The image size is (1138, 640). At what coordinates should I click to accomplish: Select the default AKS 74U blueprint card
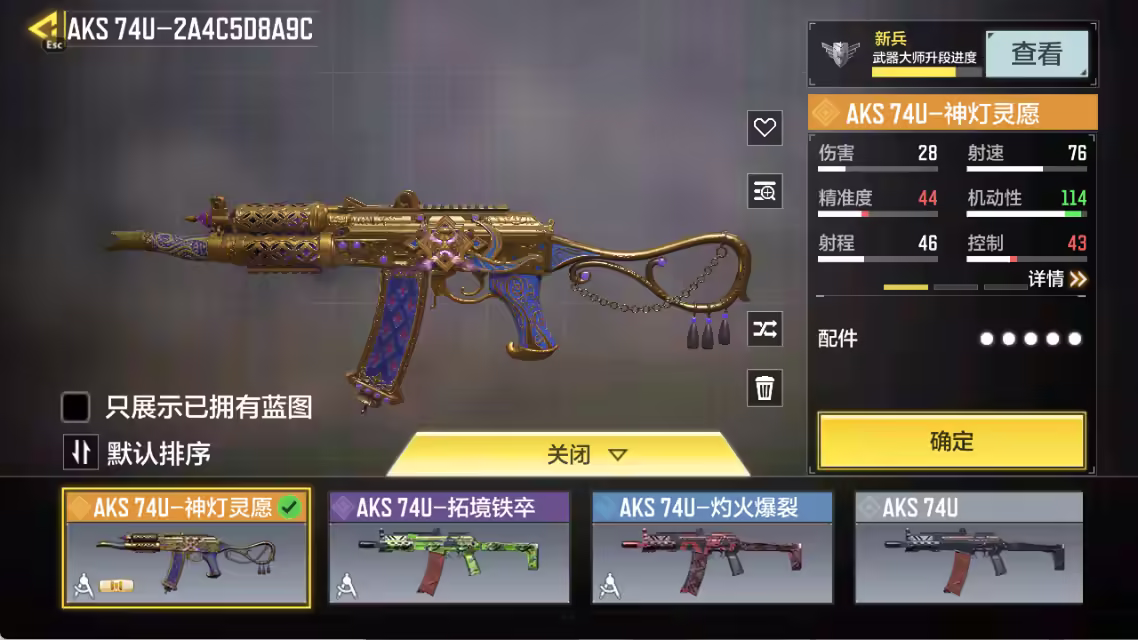coord(968,548)
